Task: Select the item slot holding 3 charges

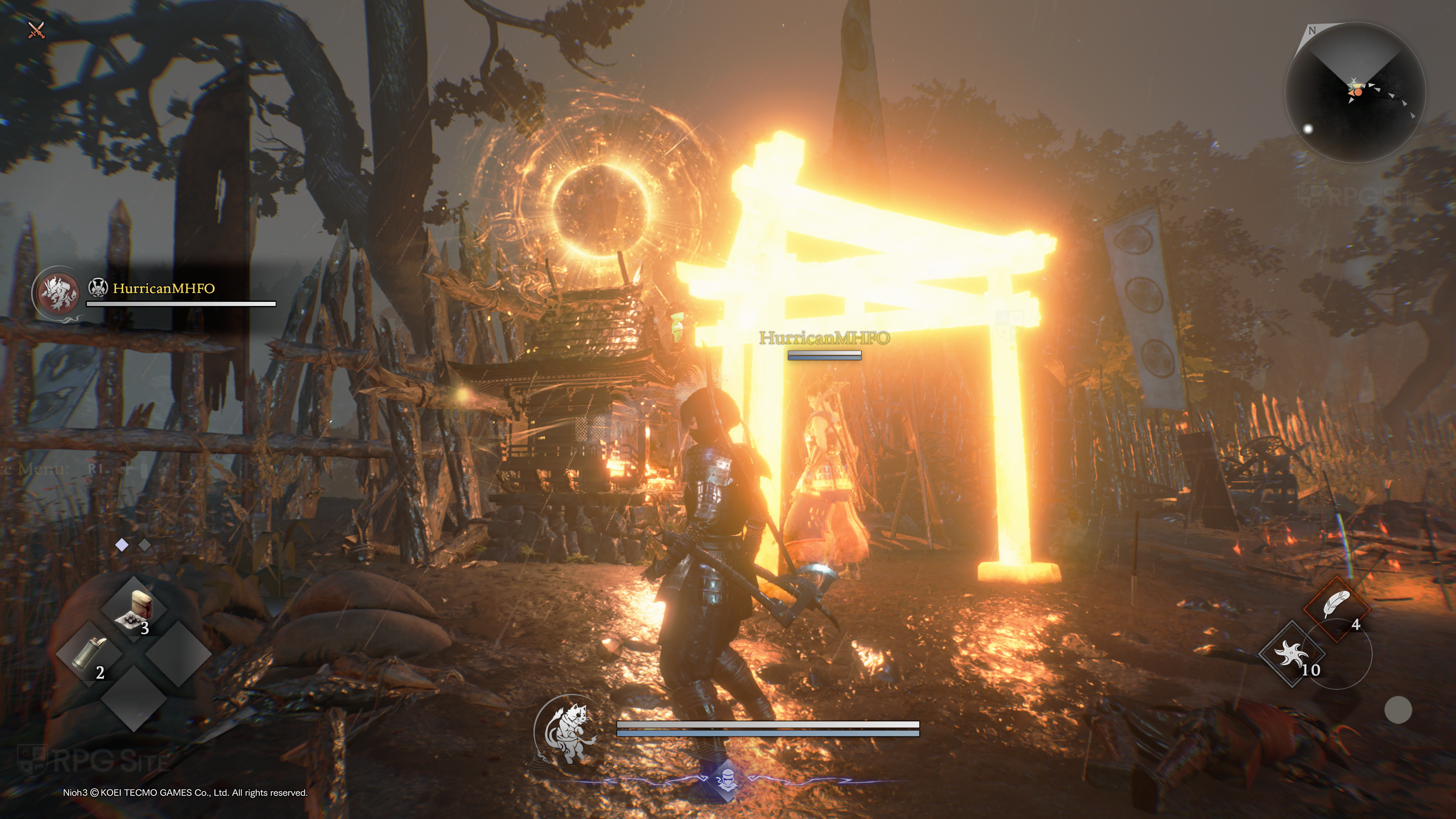Action: [135, 609]
